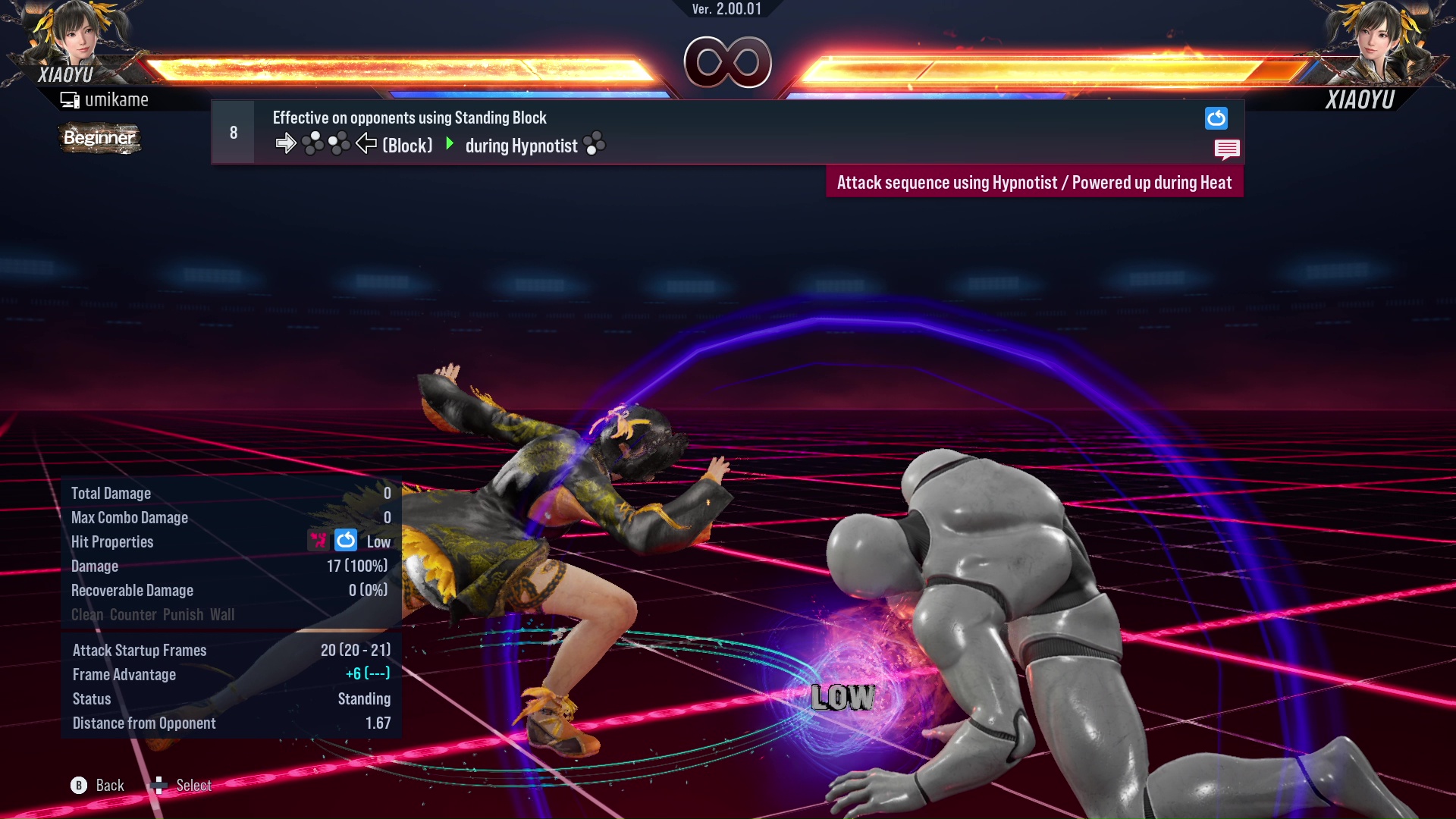Click the Beginner rank emblem
1456x819 pixels.
pyautogui.click(x=99, y=138)
